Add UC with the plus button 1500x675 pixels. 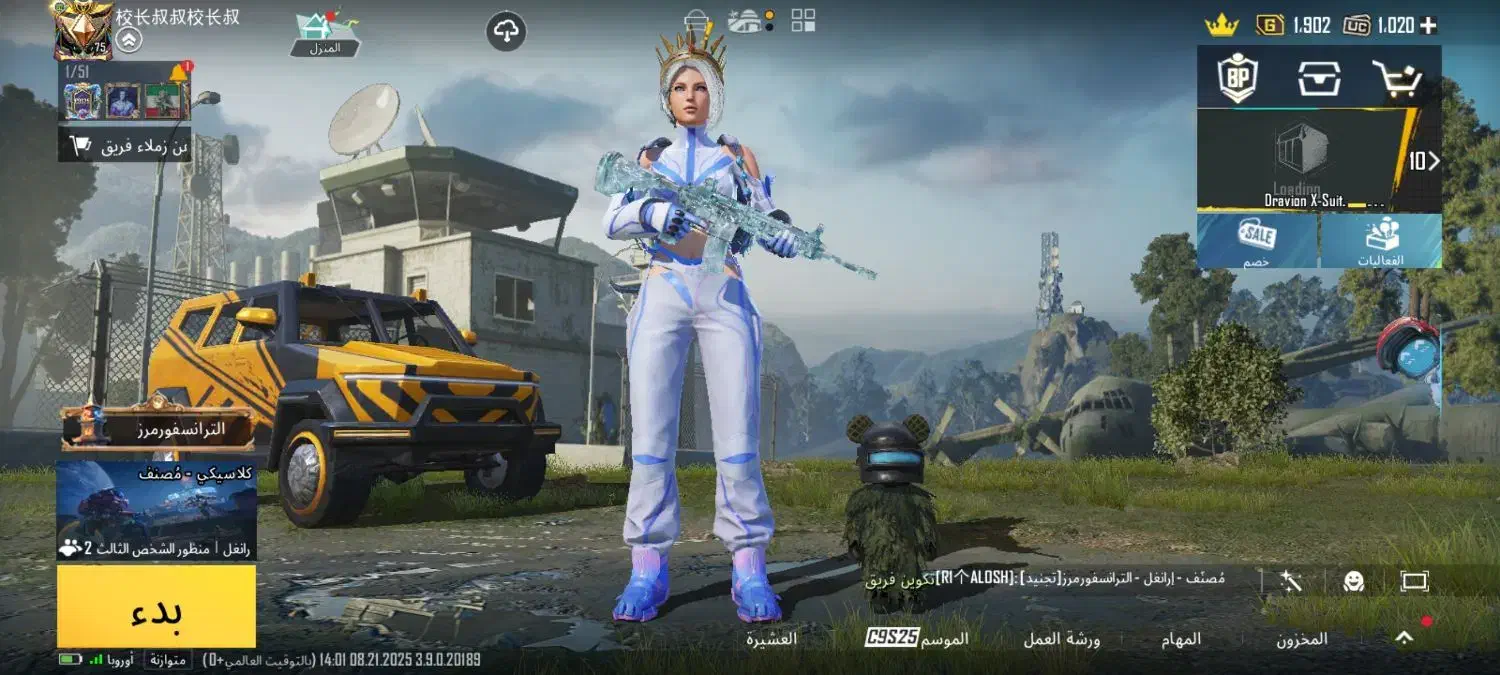click(1428, 26)
